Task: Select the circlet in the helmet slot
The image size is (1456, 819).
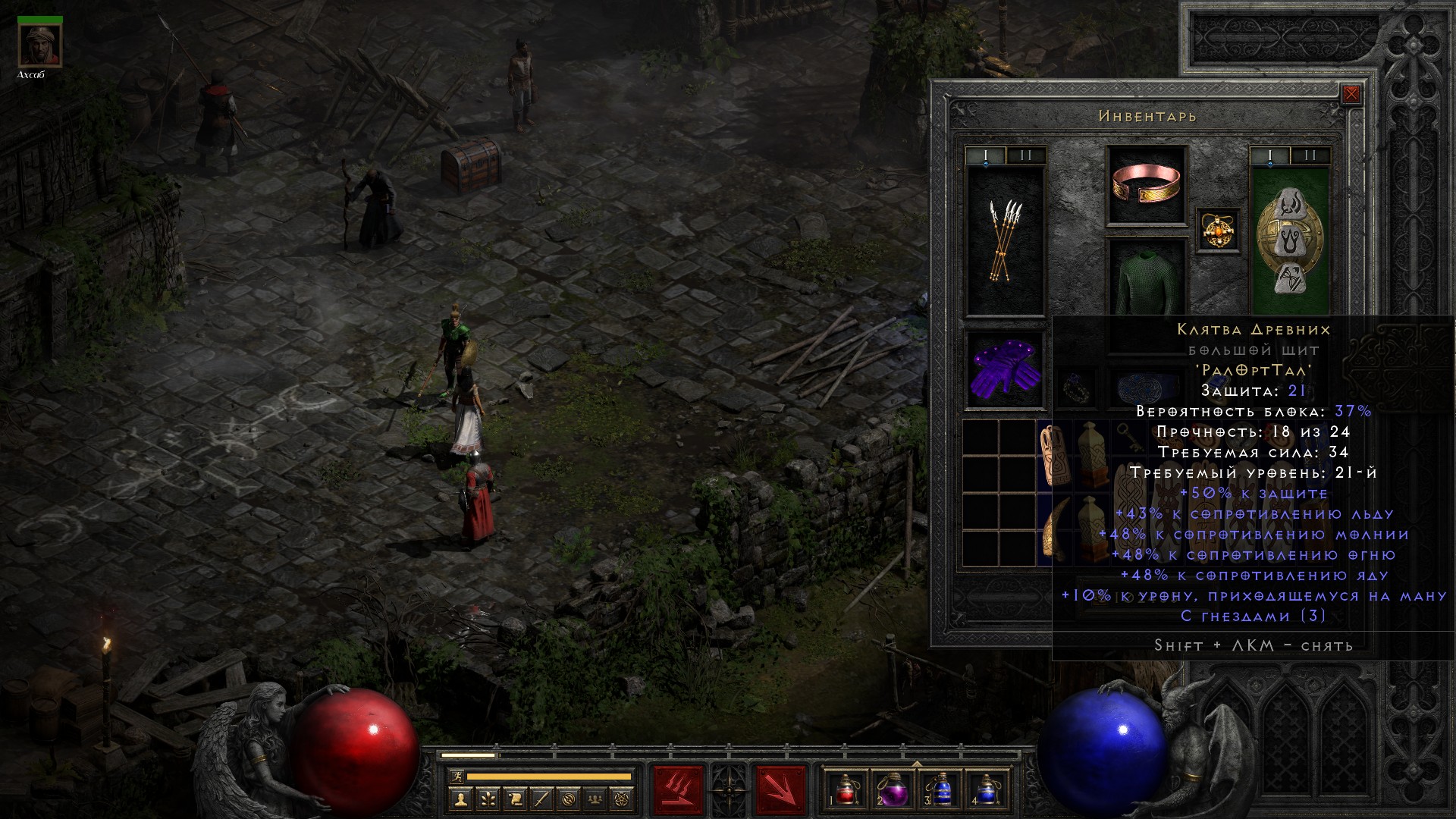Action: 1146,186
